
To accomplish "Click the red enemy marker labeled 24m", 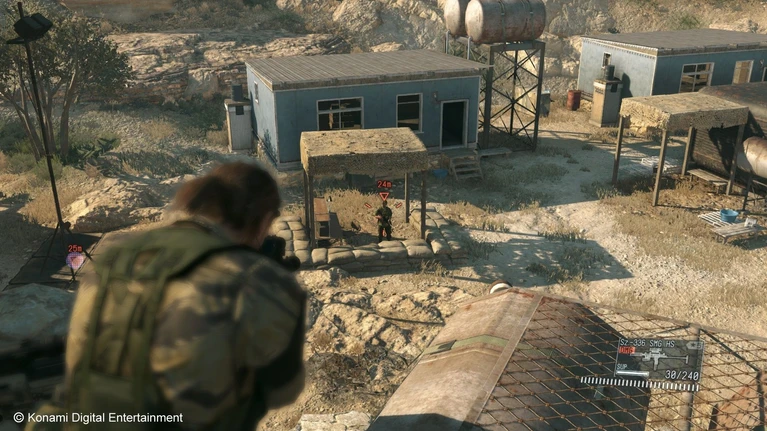I will [384, 188].
